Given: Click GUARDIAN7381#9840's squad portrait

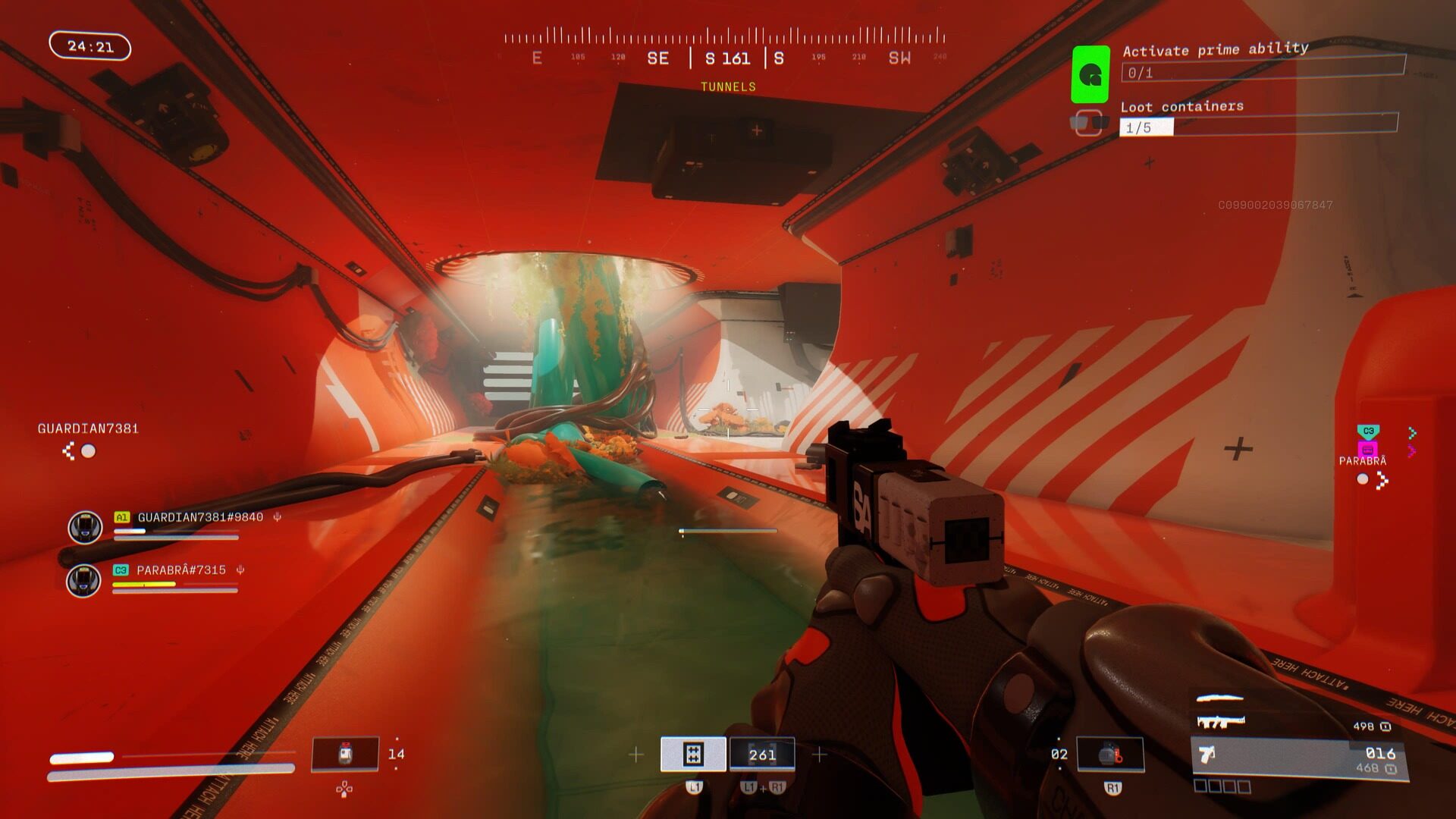Looking at the screenshot, I should click(85, 527).
